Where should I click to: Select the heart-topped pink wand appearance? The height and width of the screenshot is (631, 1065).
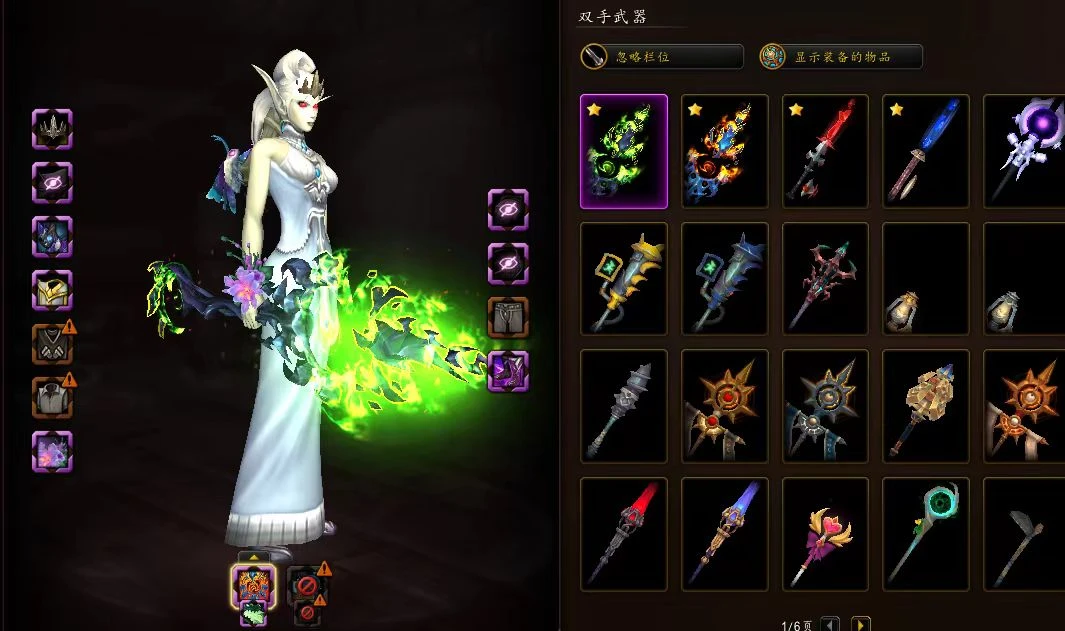pyautogui.click(x=826, y=534)
